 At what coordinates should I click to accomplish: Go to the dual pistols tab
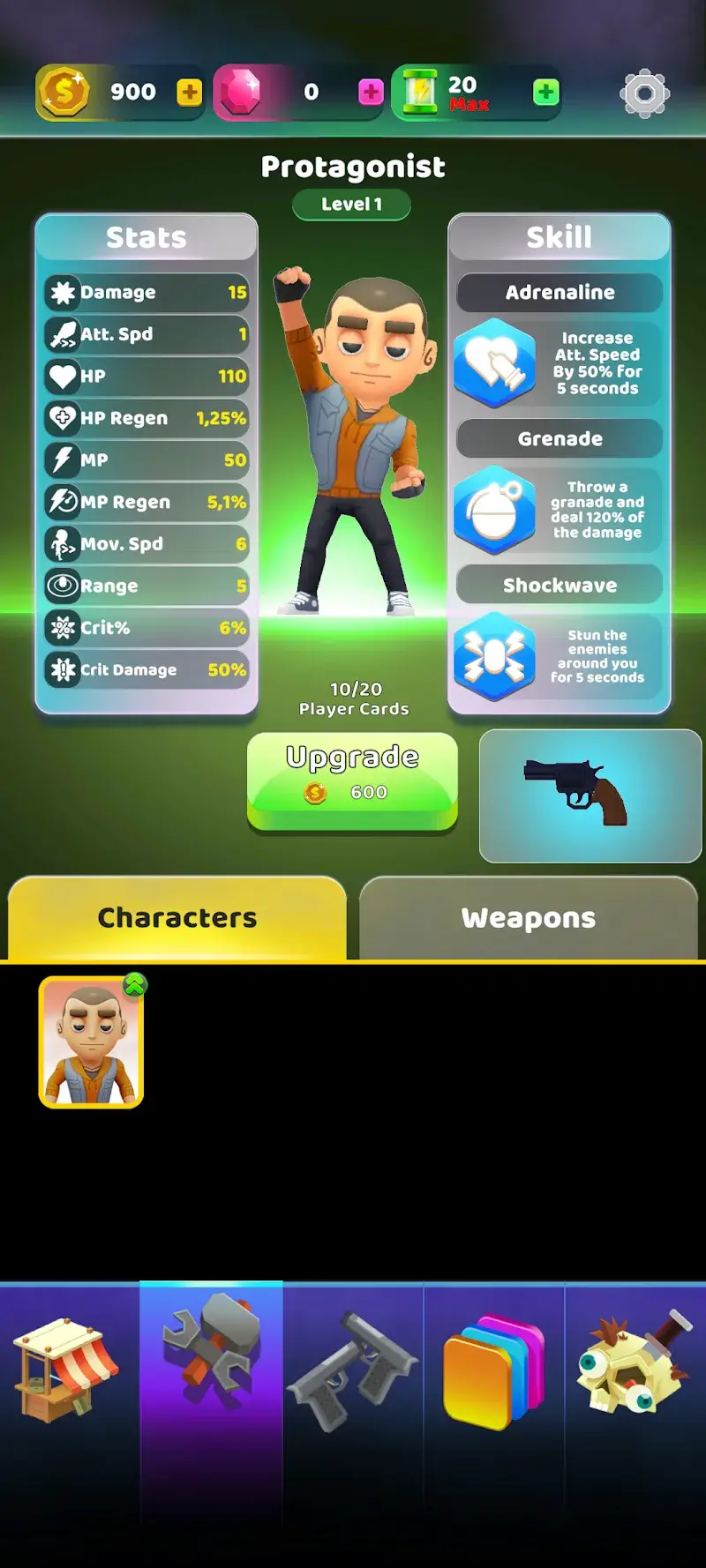point(353,1370)
